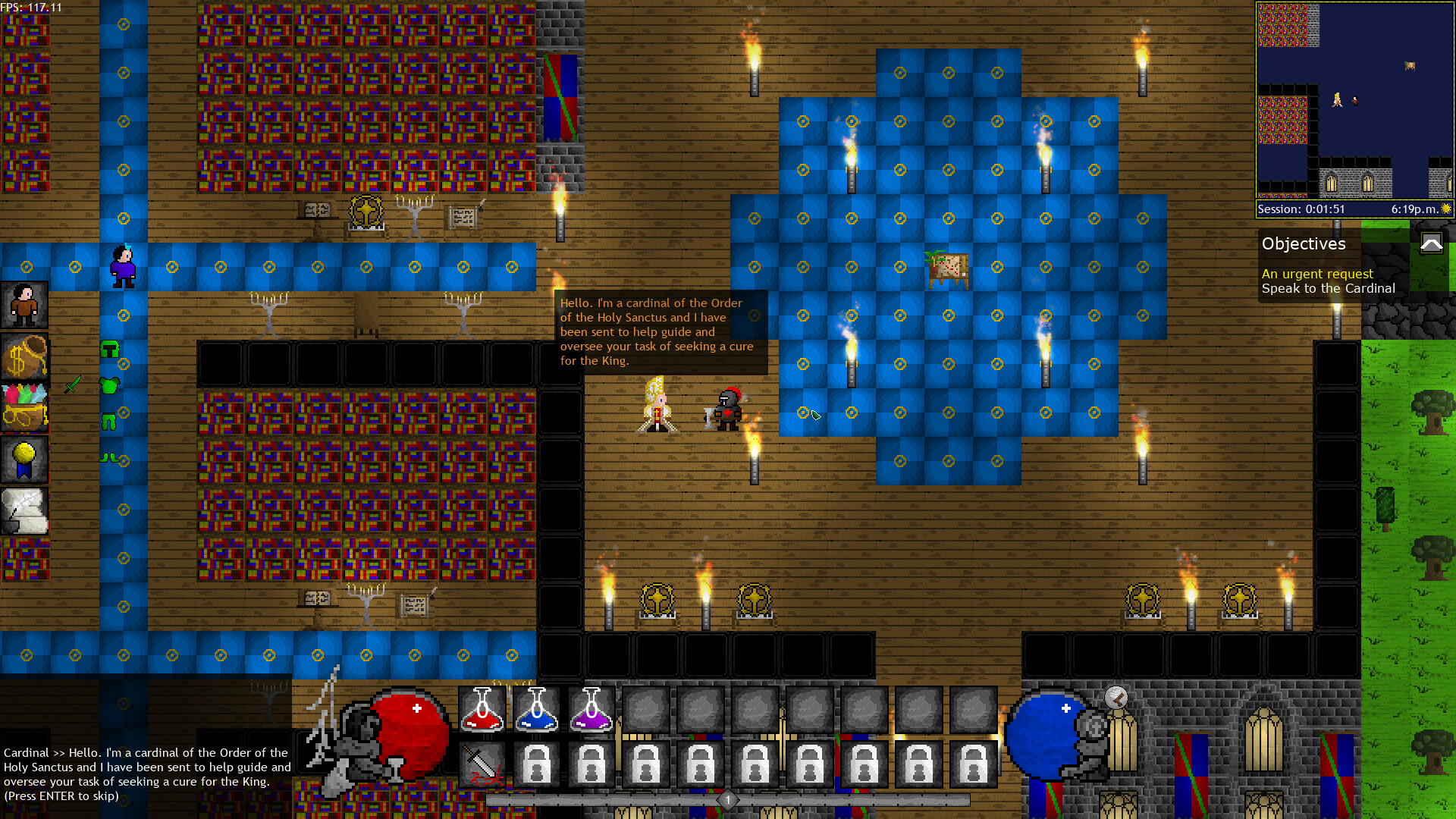This screenshot has height=819, width=1456.
Task: Open the money bag inventory icon
Action: pyautogui.click(x=25, y=357)
